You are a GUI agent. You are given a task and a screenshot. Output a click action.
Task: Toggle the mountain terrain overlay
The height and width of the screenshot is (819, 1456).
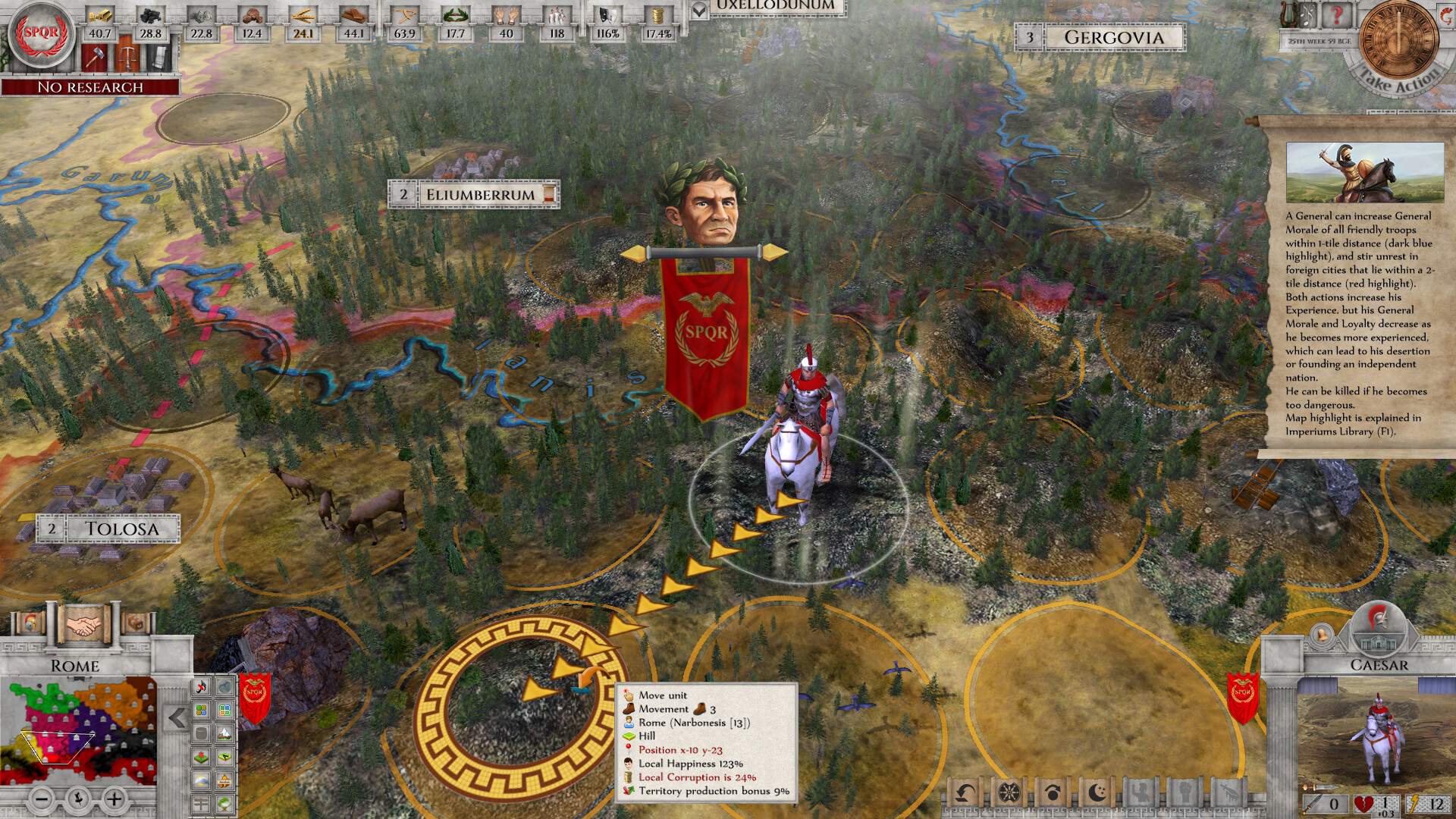pos(224,733)
